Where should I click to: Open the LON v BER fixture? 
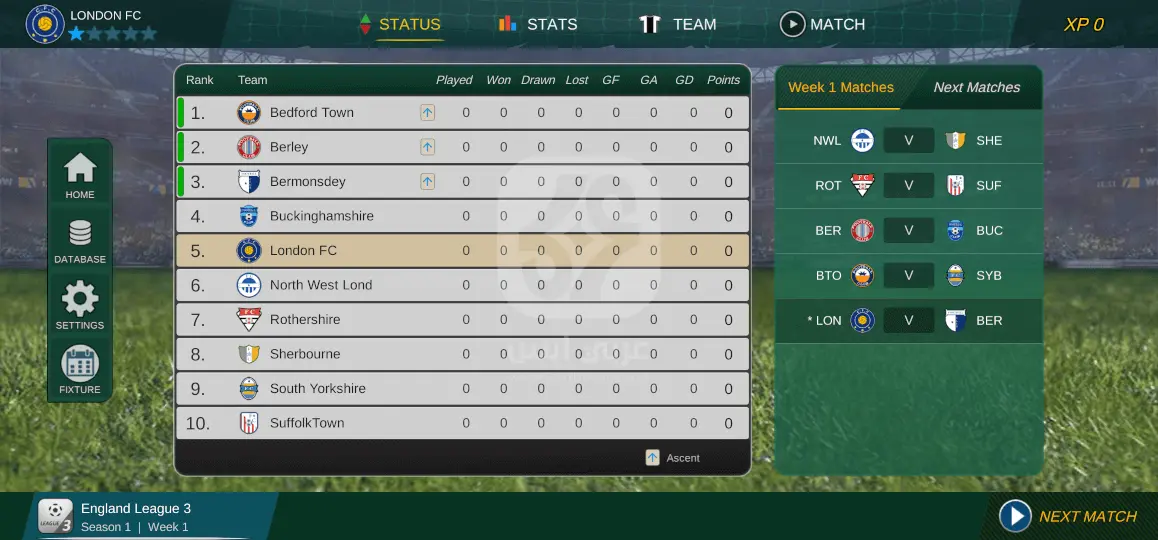[908, 321]
